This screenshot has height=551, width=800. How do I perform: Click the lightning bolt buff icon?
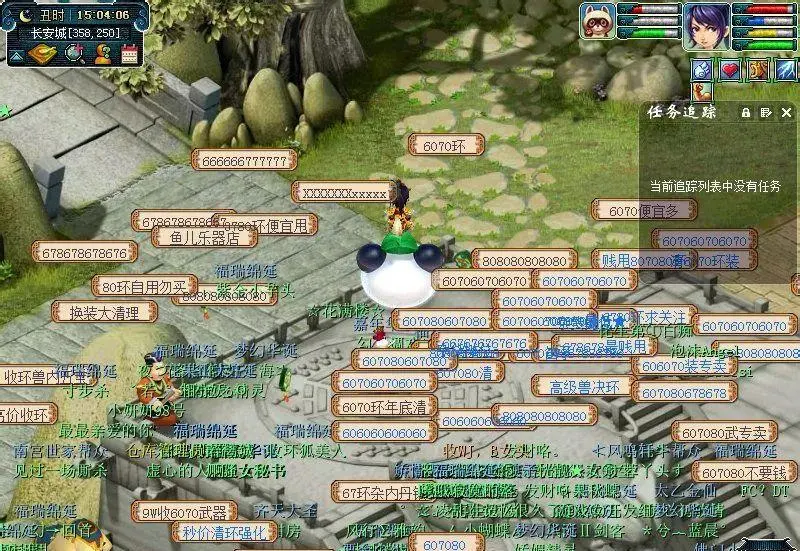pyautogui.click(x=784, y=69)
